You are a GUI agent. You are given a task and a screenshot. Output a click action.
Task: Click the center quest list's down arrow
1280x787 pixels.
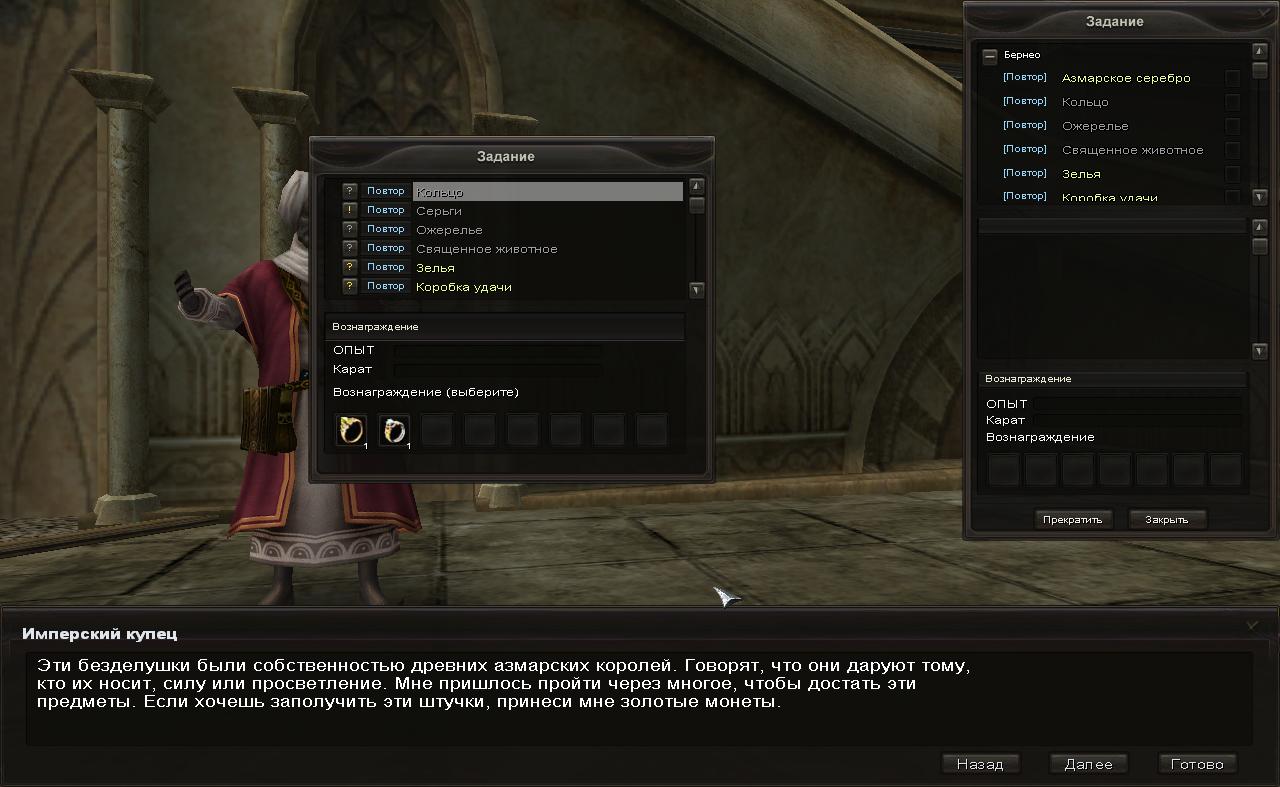[x=697, y=290]
